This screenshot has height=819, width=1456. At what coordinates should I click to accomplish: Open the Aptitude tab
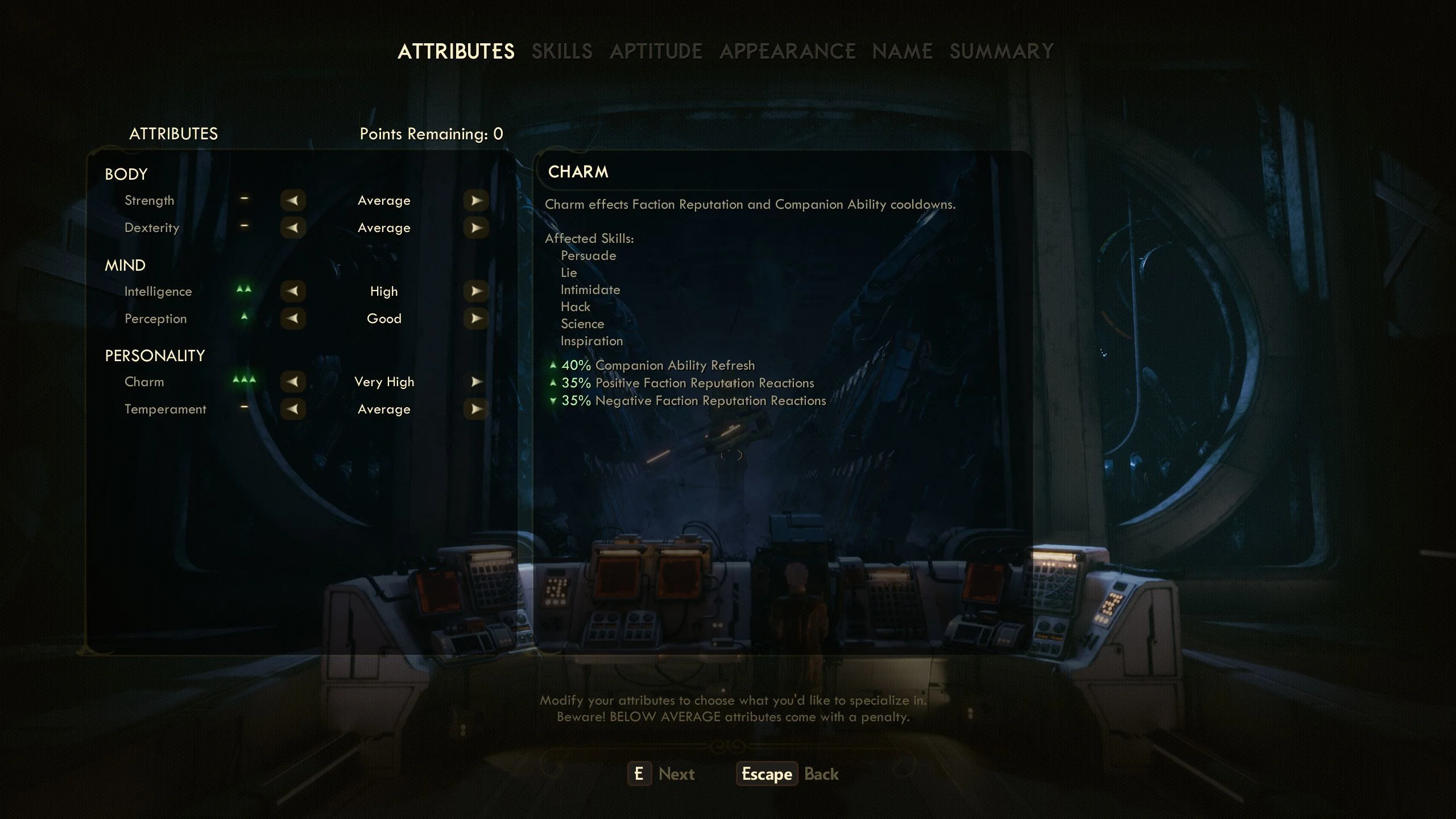(x=656, y=52)
